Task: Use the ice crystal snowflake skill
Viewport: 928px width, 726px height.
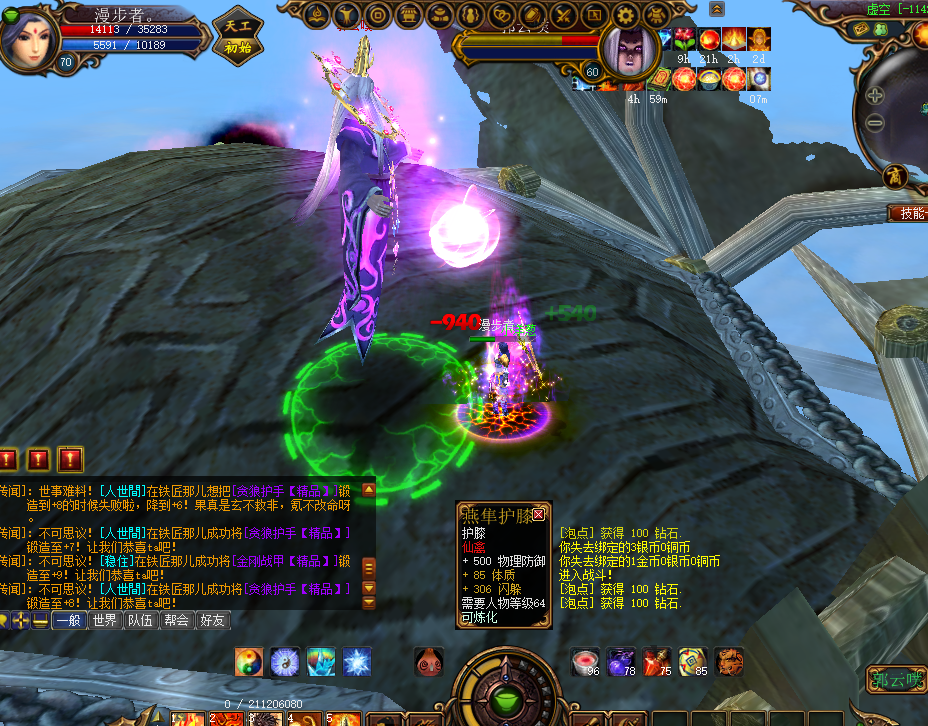Action: pos(357,661)
